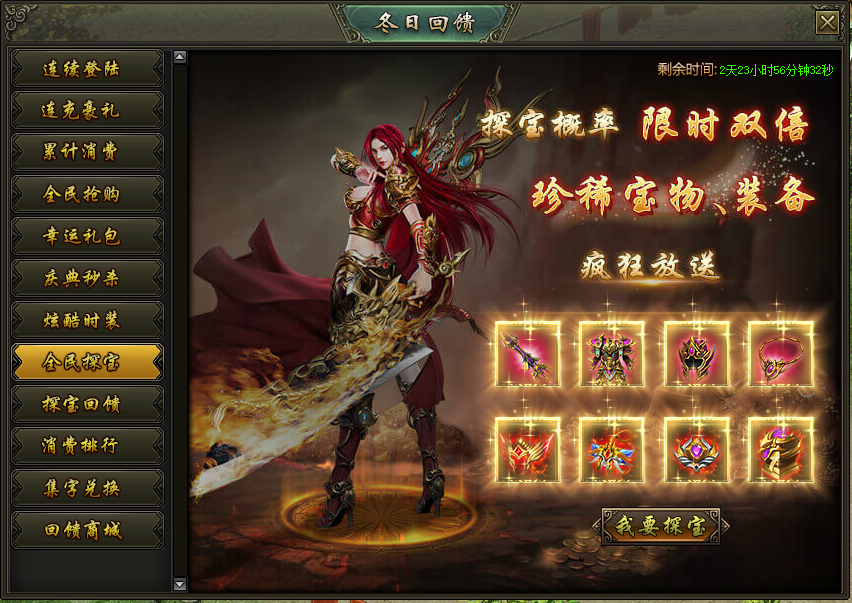This screenshot has width=852, height=603.
Task: Close the 冬日回馈 event window
Action: (x=826, y=22)
